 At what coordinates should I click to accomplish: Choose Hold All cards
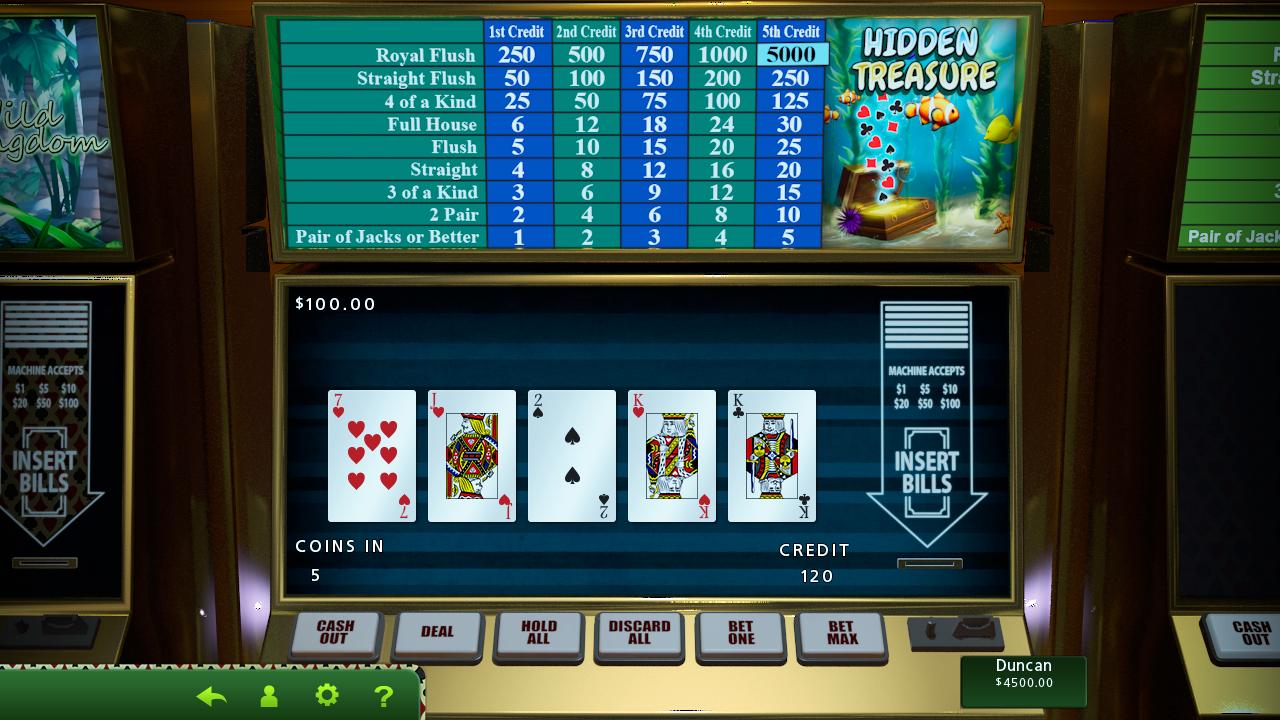pyautogui.click(x=539, y=632)
